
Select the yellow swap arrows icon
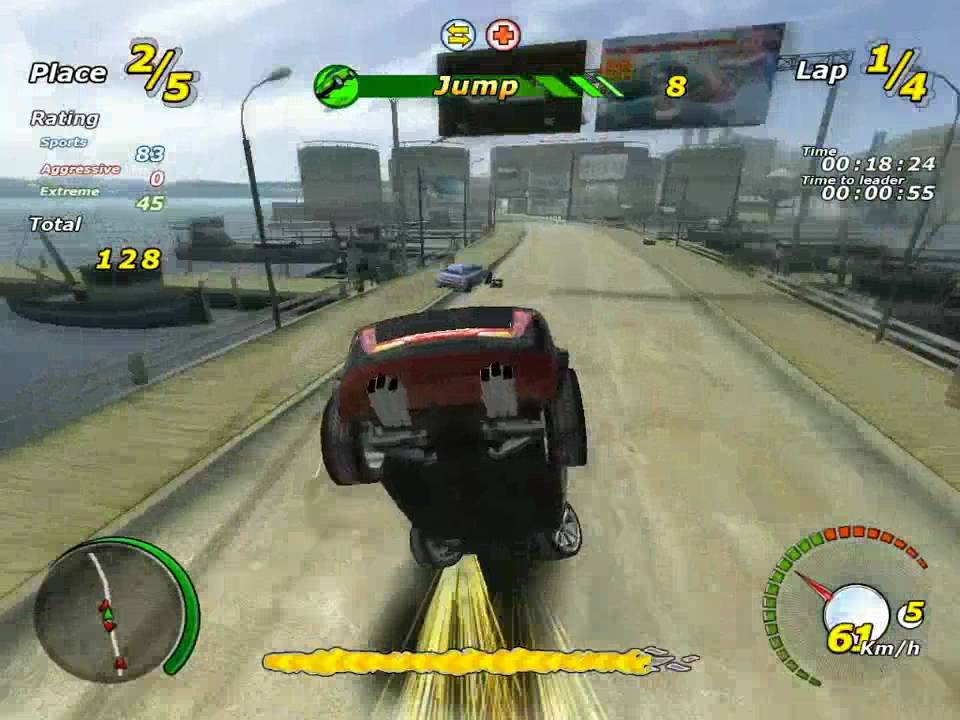458,36
